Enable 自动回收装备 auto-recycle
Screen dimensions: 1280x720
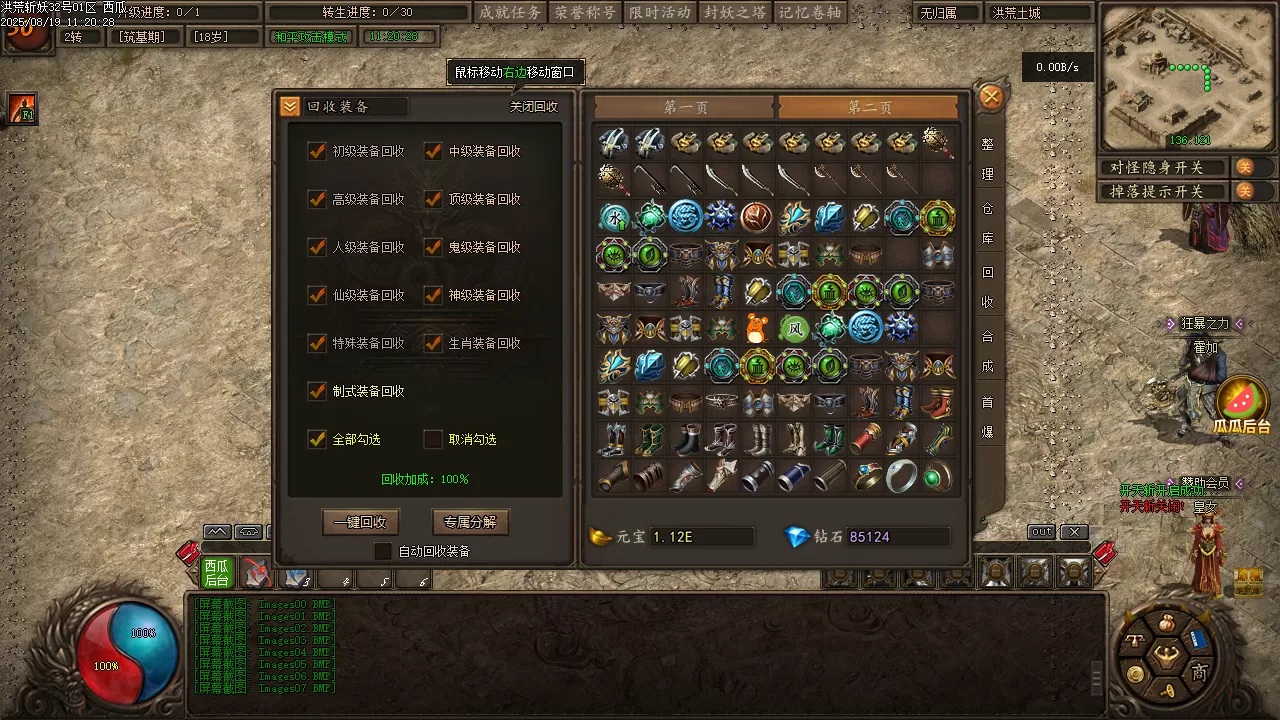pos(383,551)
